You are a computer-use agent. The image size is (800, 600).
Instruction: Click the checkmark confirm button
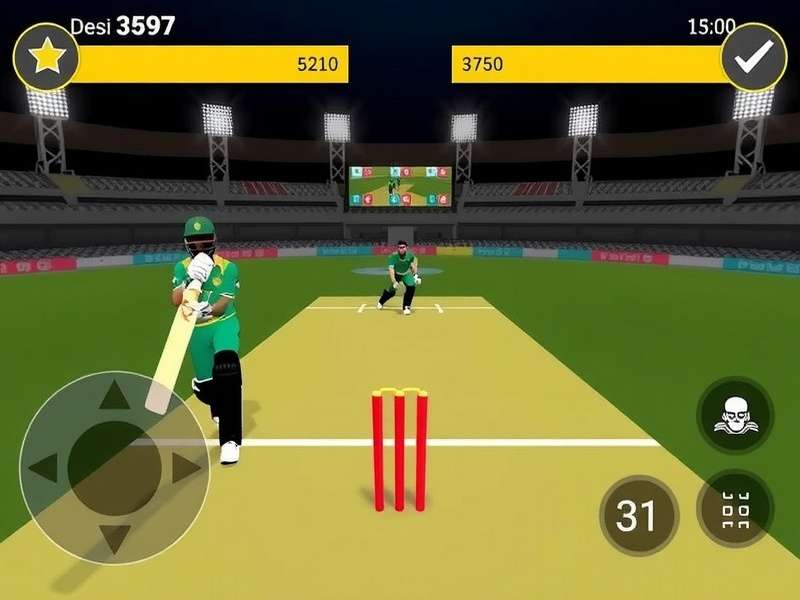tap(754, 58)
